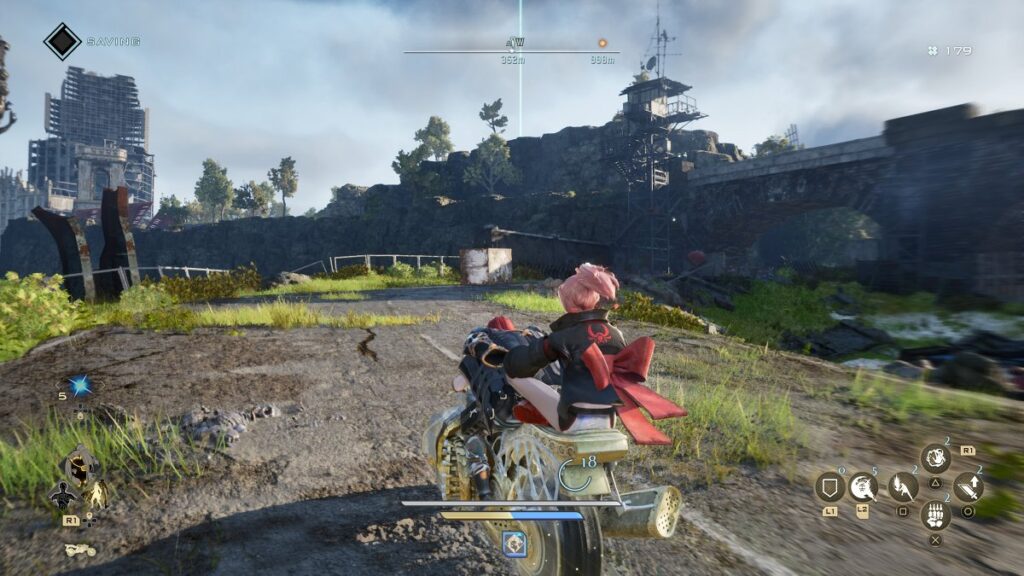Activate the swirling slash ability icon

(x=863, y=487)
